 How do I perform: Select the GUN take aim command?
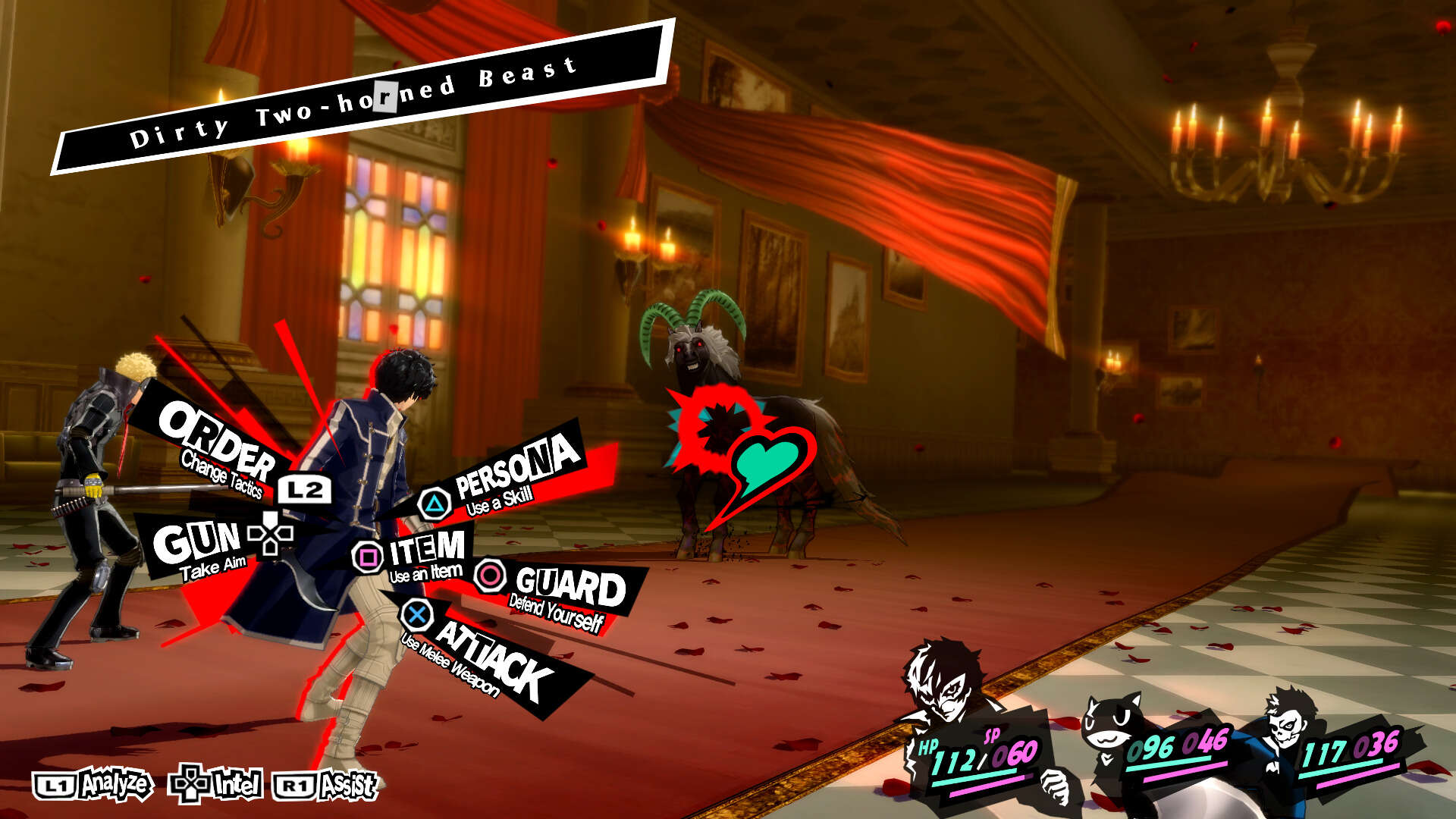(x=197, y=544)
